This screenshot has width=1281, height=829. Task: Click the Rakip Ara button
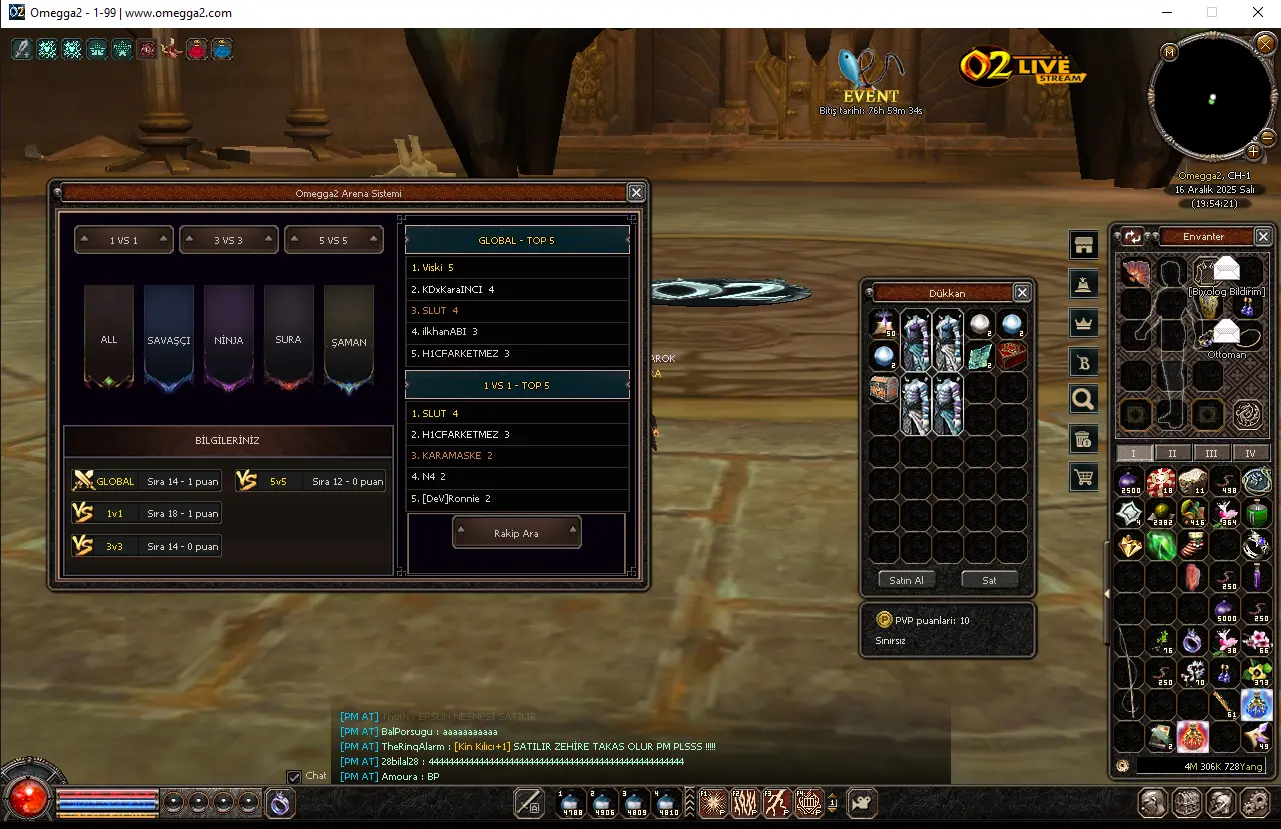pos(516,533)
